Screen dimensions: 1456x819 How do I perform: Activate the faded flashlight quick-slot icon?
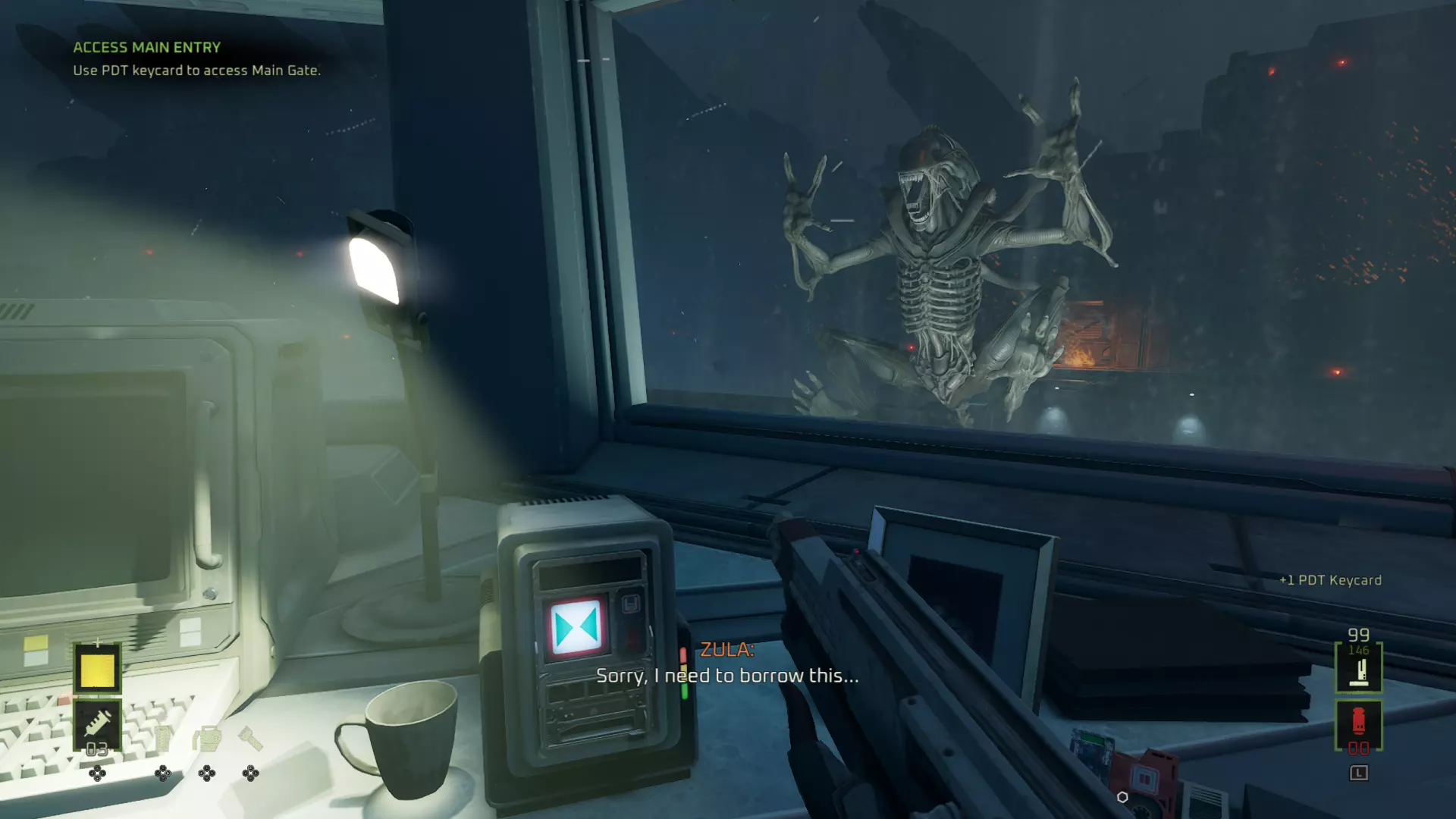coord(250,738)
